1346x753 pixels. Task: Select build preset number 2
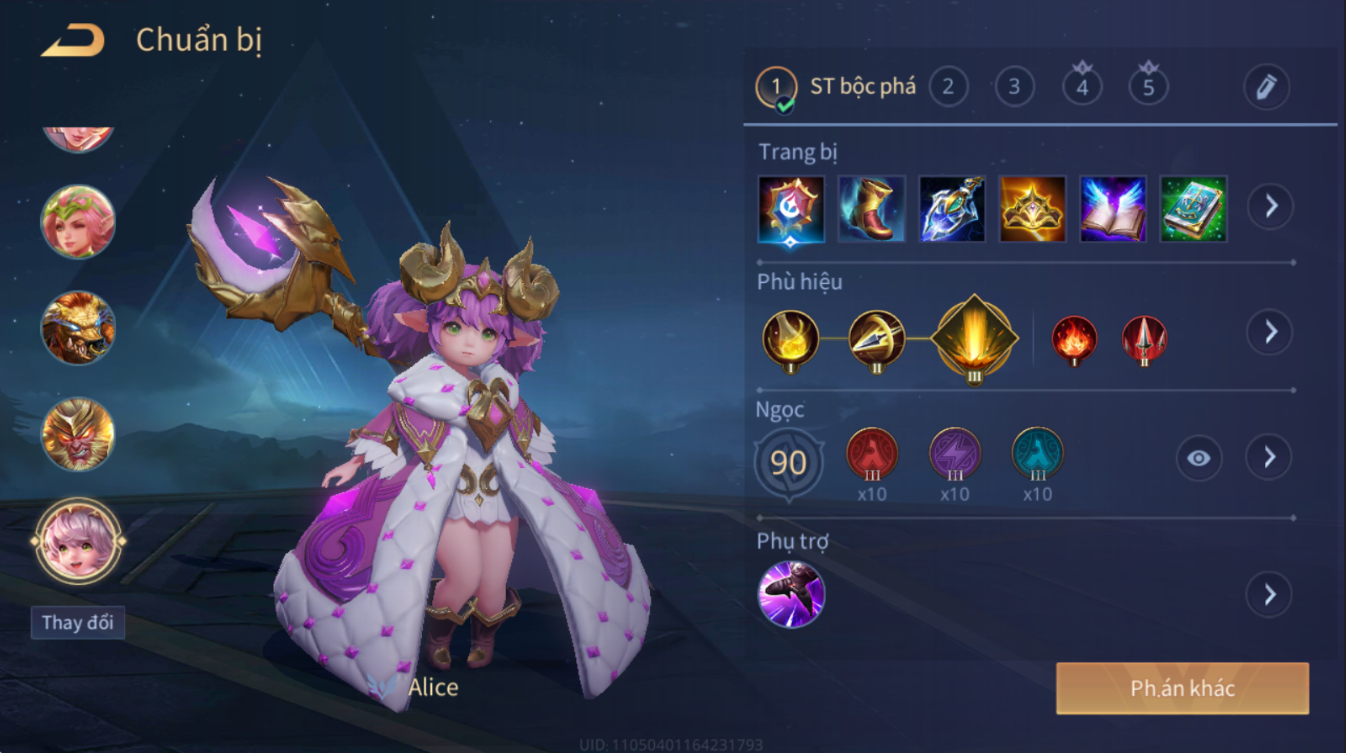tap(948, 87)
